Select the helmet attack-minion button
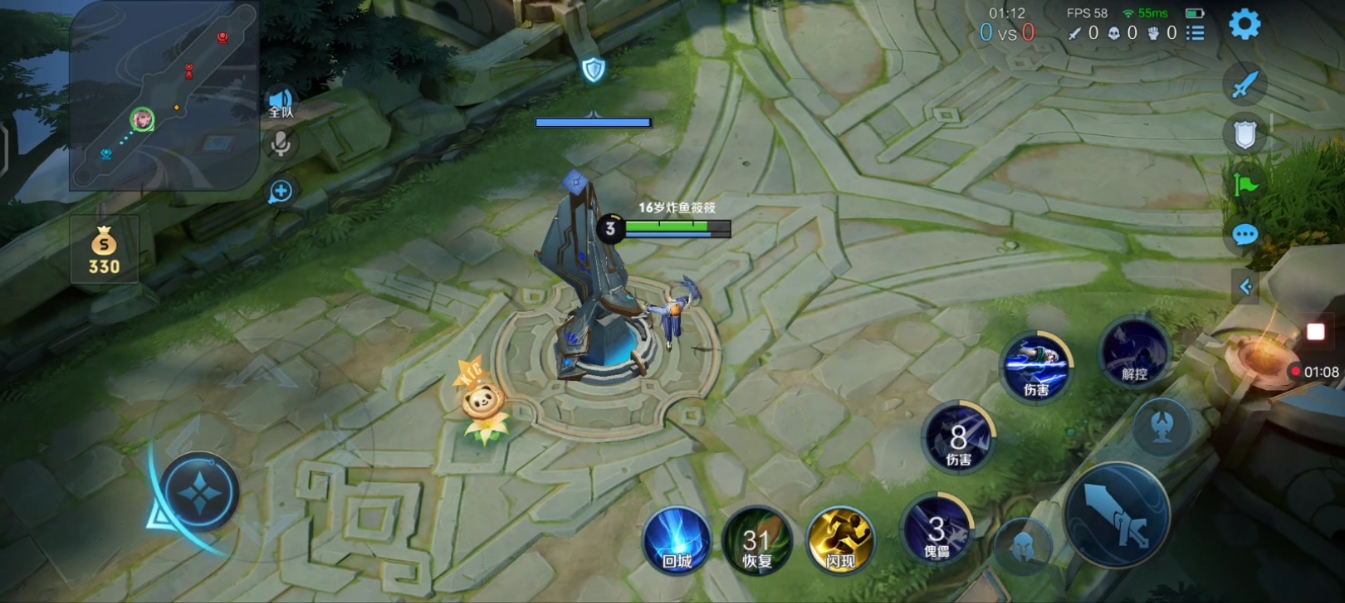 [x=1023, y=546]
